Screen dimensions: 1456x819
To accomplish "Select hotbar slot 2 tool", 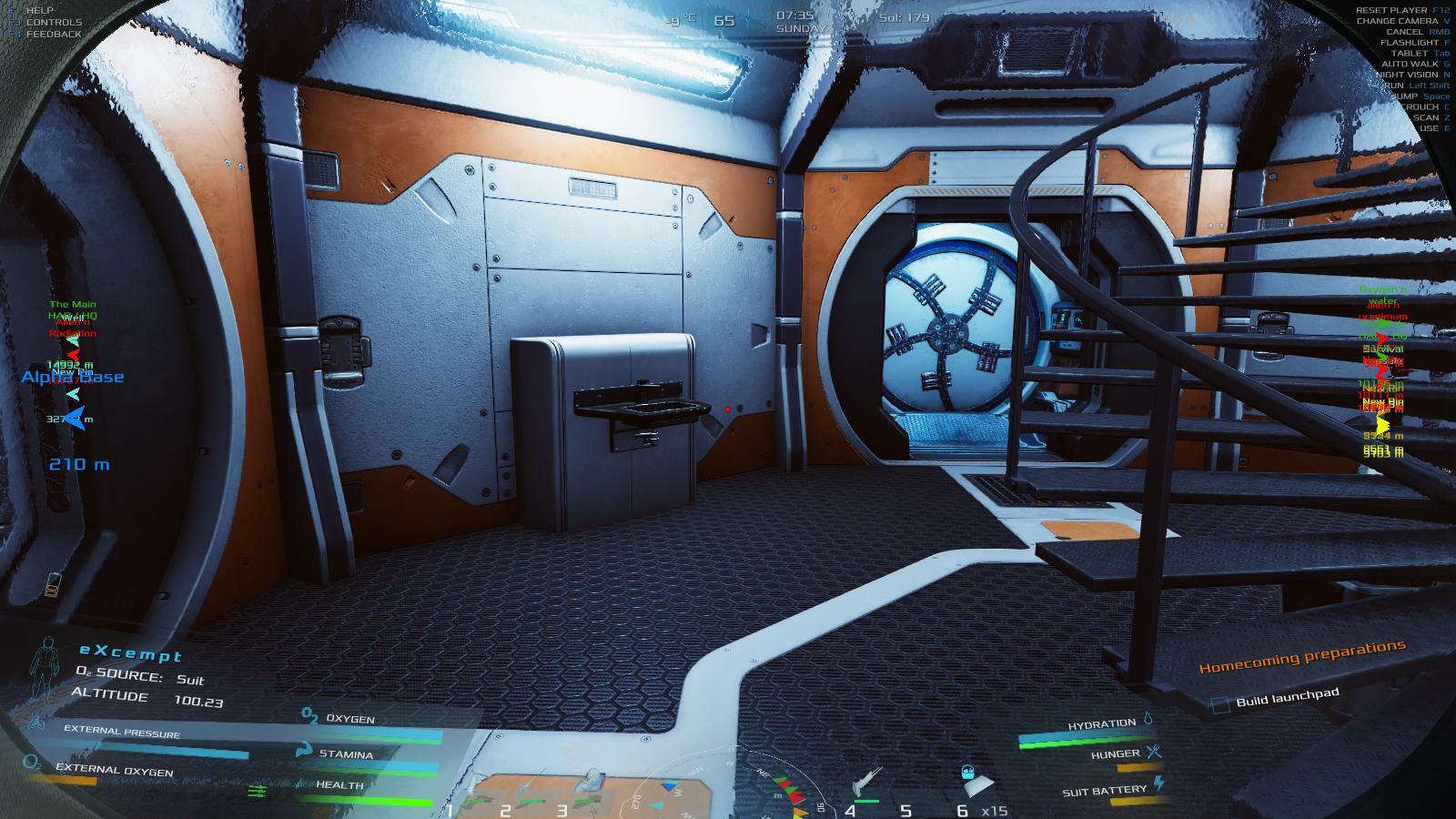I will [528, 784].
